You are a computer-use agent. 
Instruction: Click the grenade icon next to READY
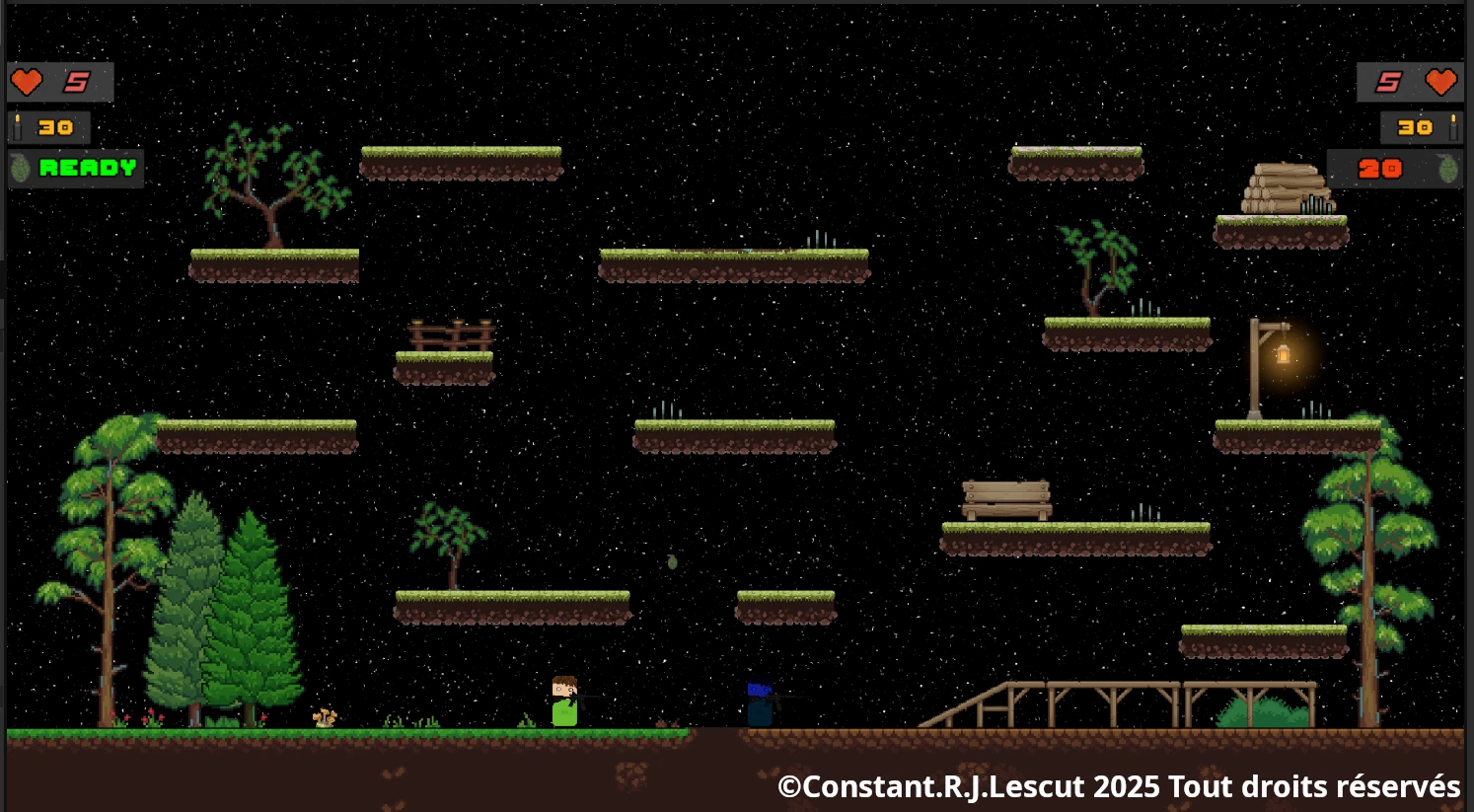[x=18, y=168]
